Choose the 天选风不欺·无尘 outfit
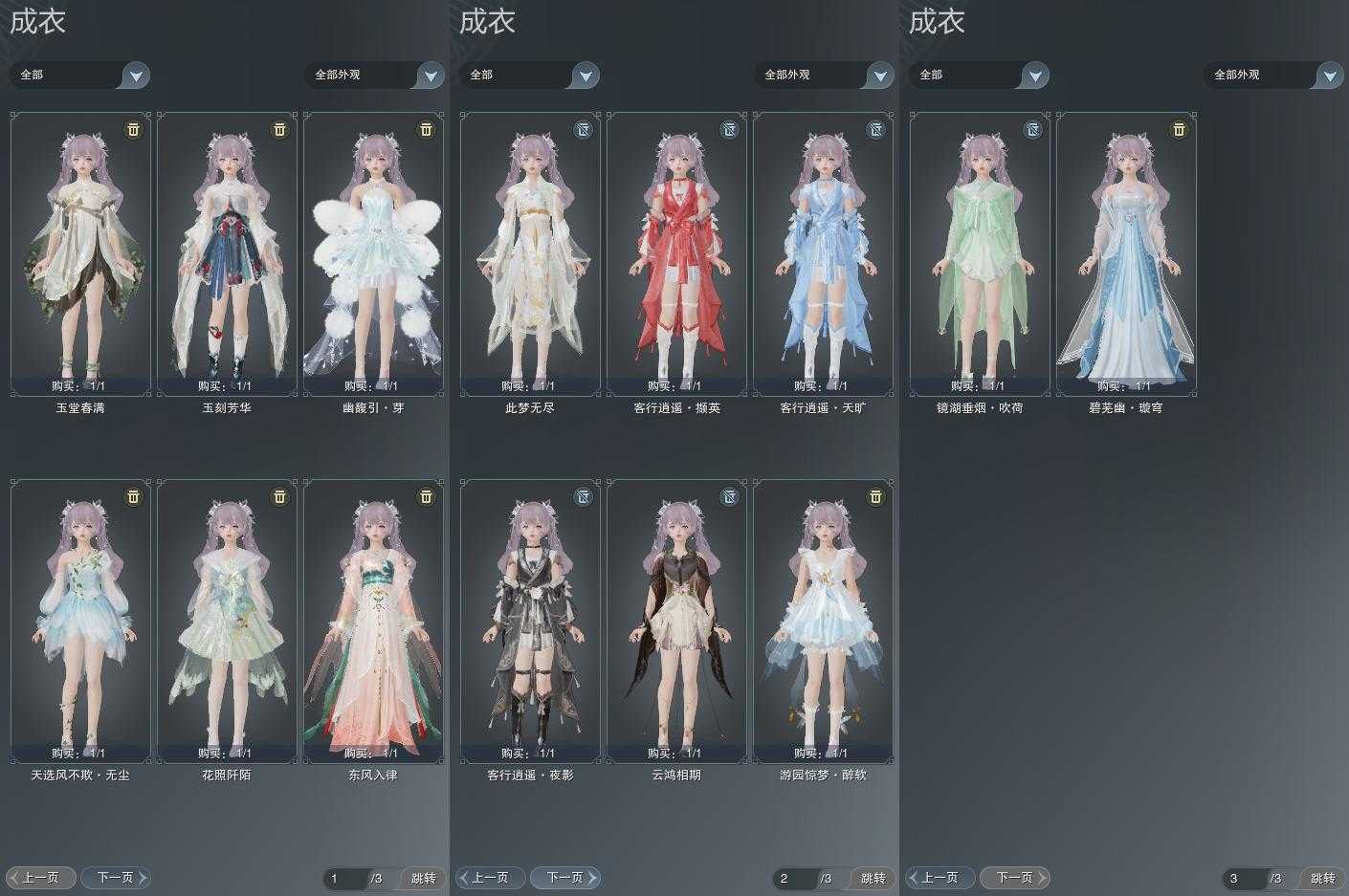Image resolution: width=1349 pixels, height=896 pixels. point(80,621)
